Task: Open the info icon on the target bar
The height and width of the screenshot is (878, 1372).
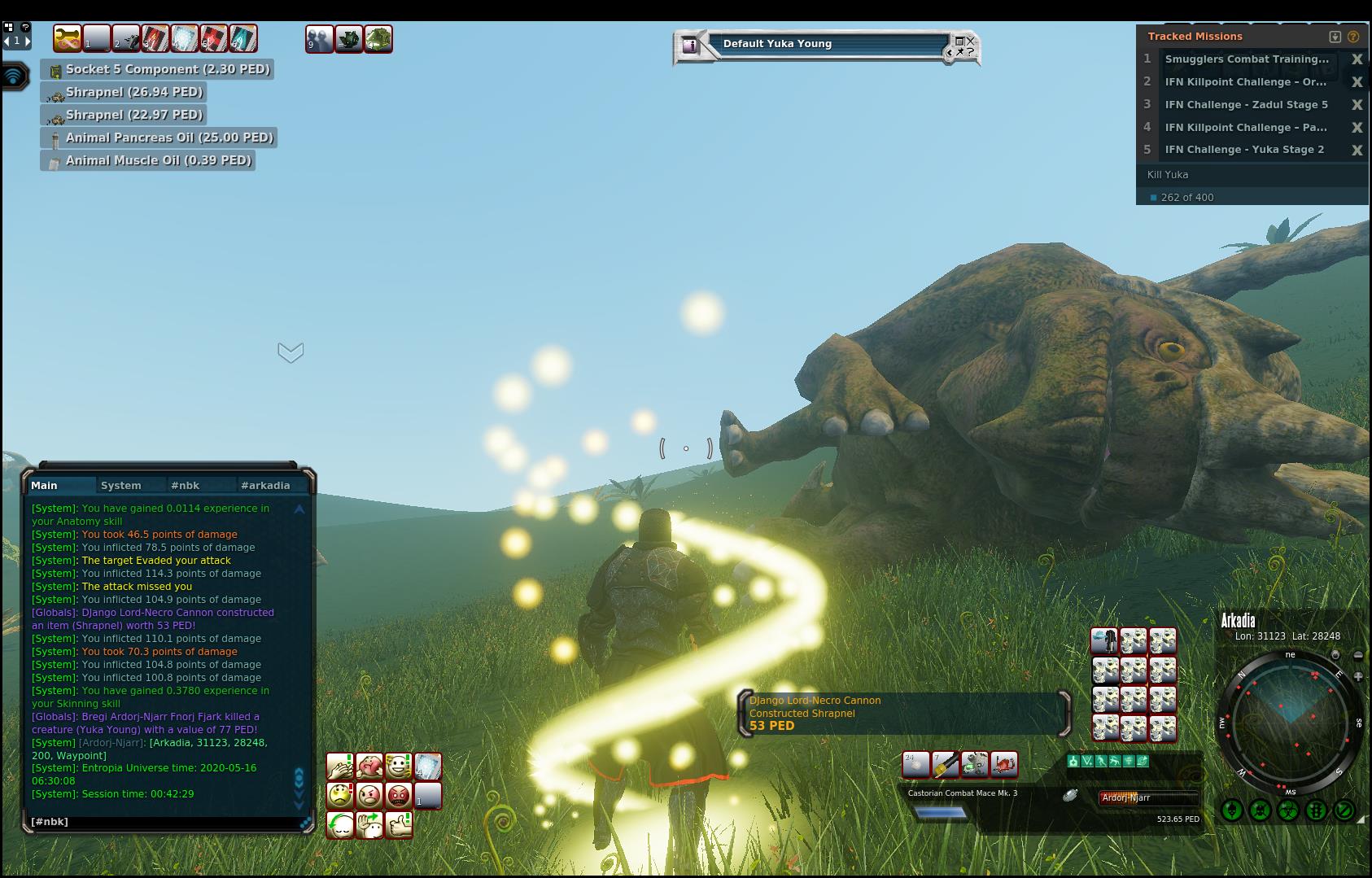Action: tap(691, 46)
